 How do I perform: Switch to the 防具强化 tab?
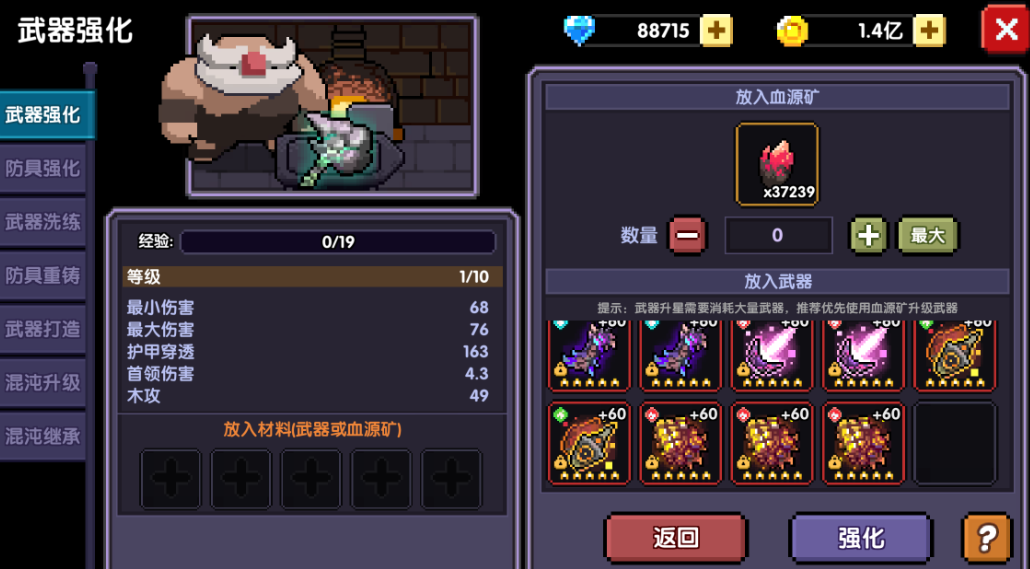[42, 167]
